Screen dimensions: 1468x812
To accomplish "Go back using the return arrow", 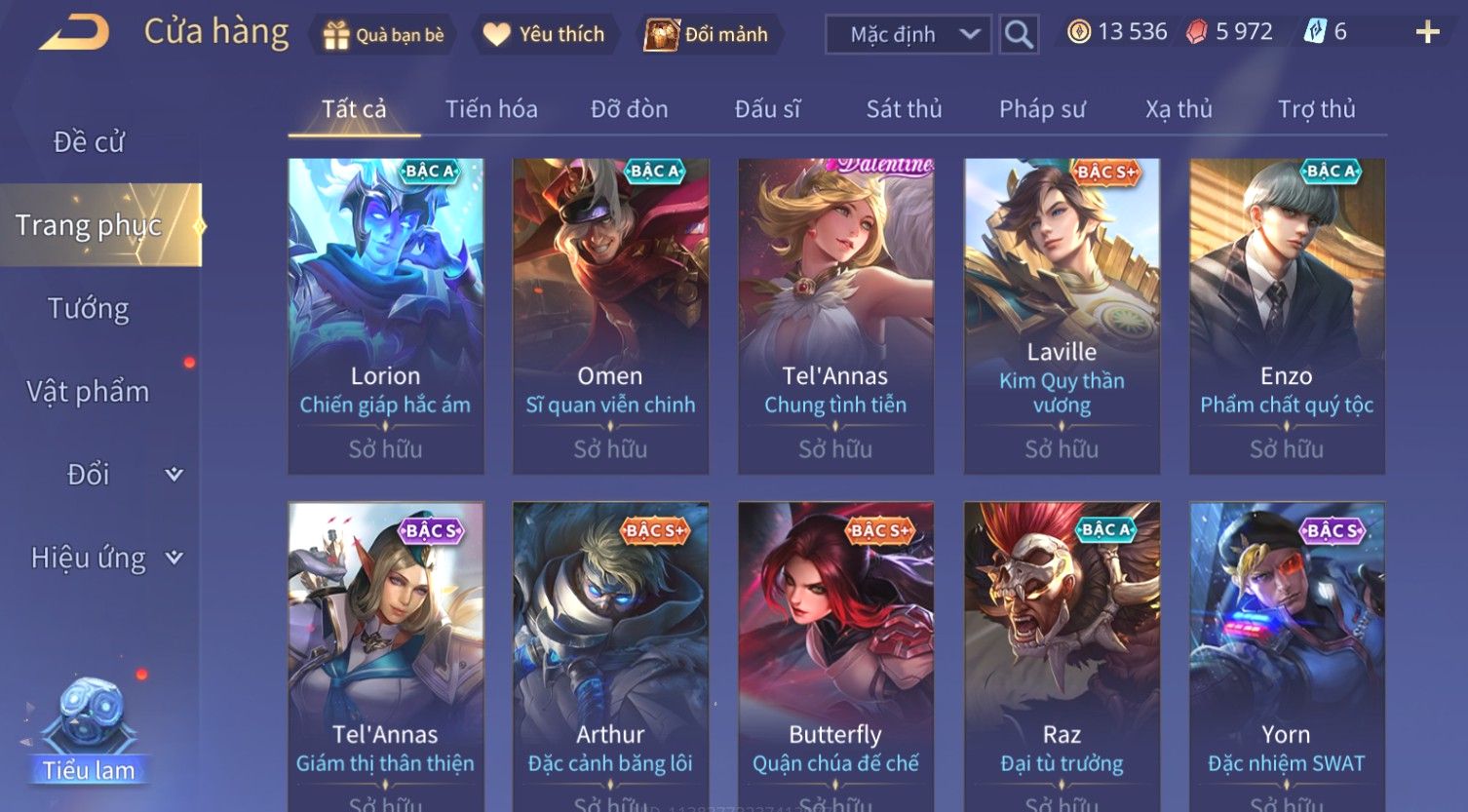I will pos(74,33).
